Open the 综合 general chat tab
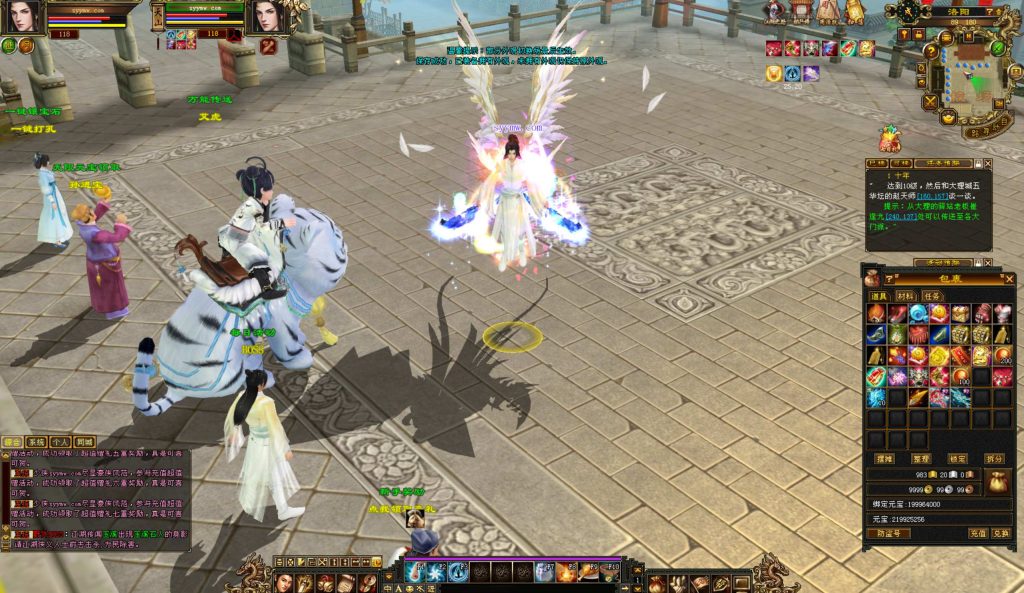 pyautogui.click(x=13, y=441)
